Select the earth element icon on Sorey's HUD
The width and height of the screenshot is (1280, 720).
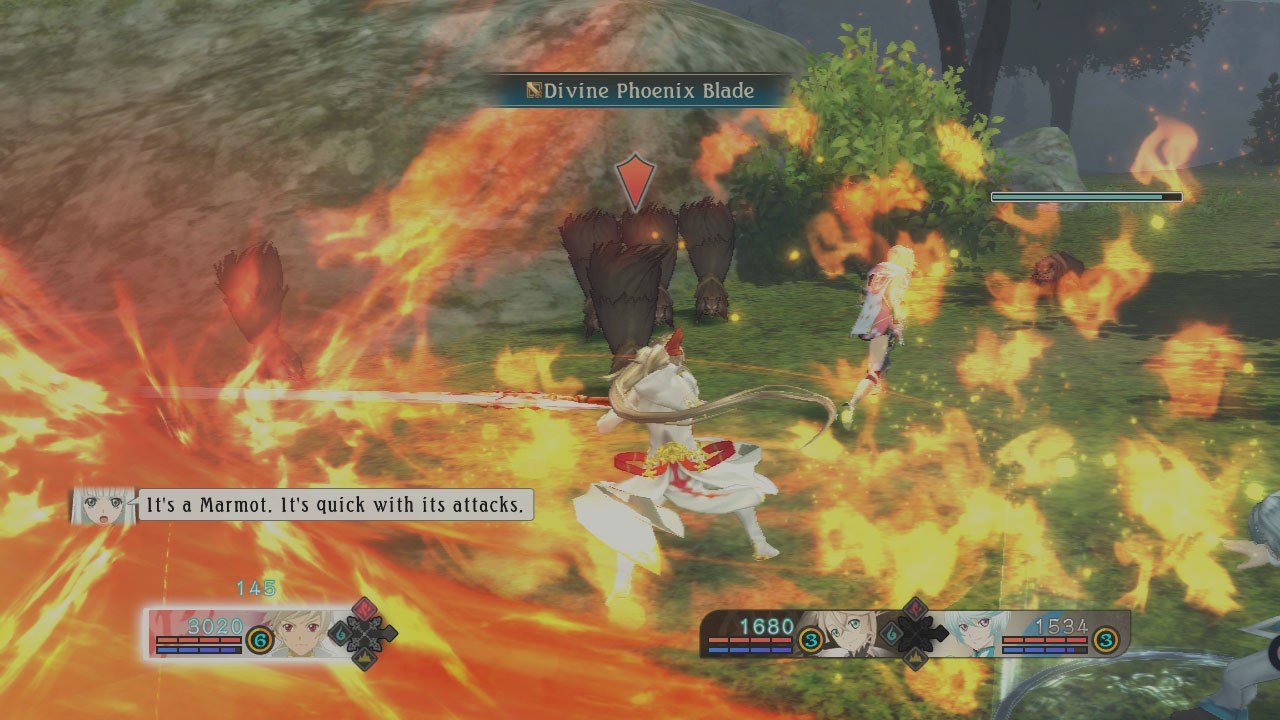coord(364,658)
